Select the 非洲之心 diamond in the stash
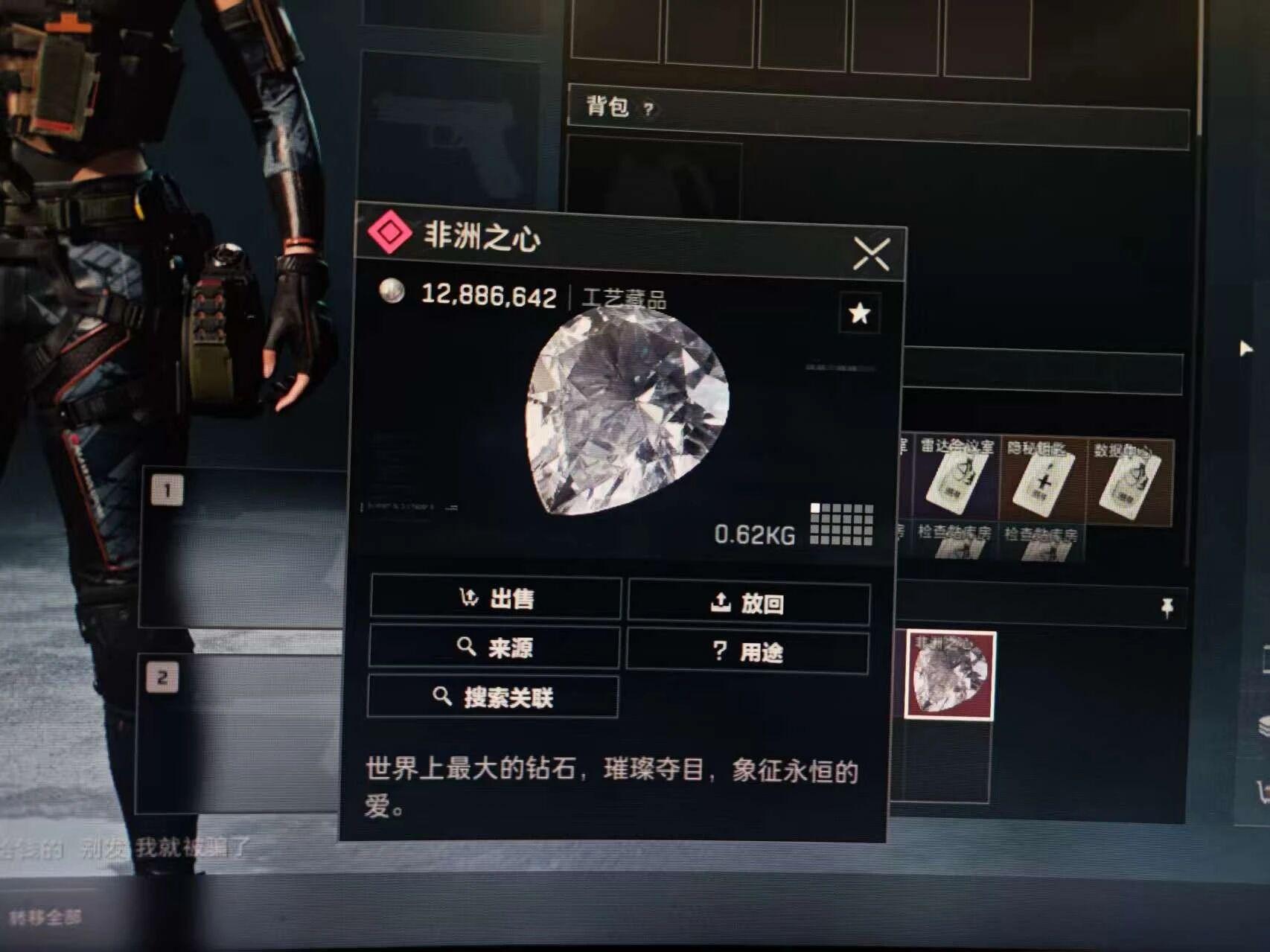The image size is (1270, 952). [x=950, y=675]
